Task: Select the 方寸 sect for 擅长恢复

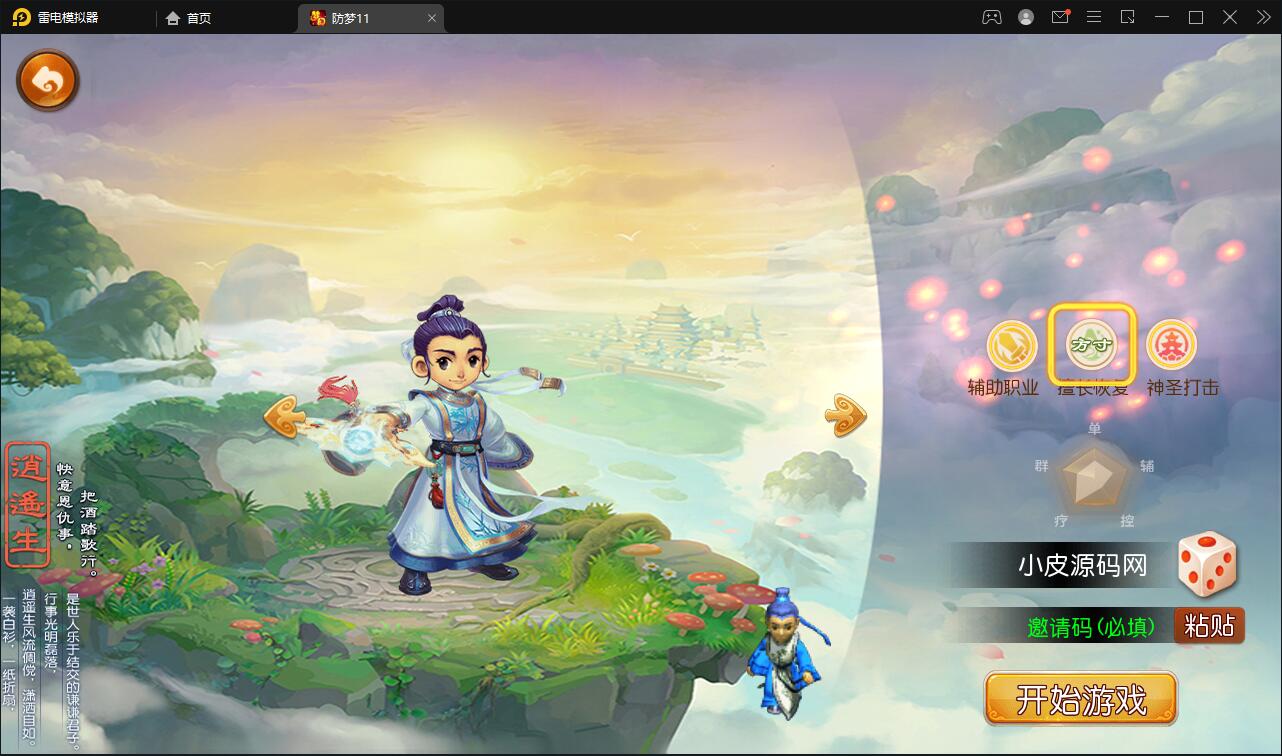Action: click(x=1094, y=345)
